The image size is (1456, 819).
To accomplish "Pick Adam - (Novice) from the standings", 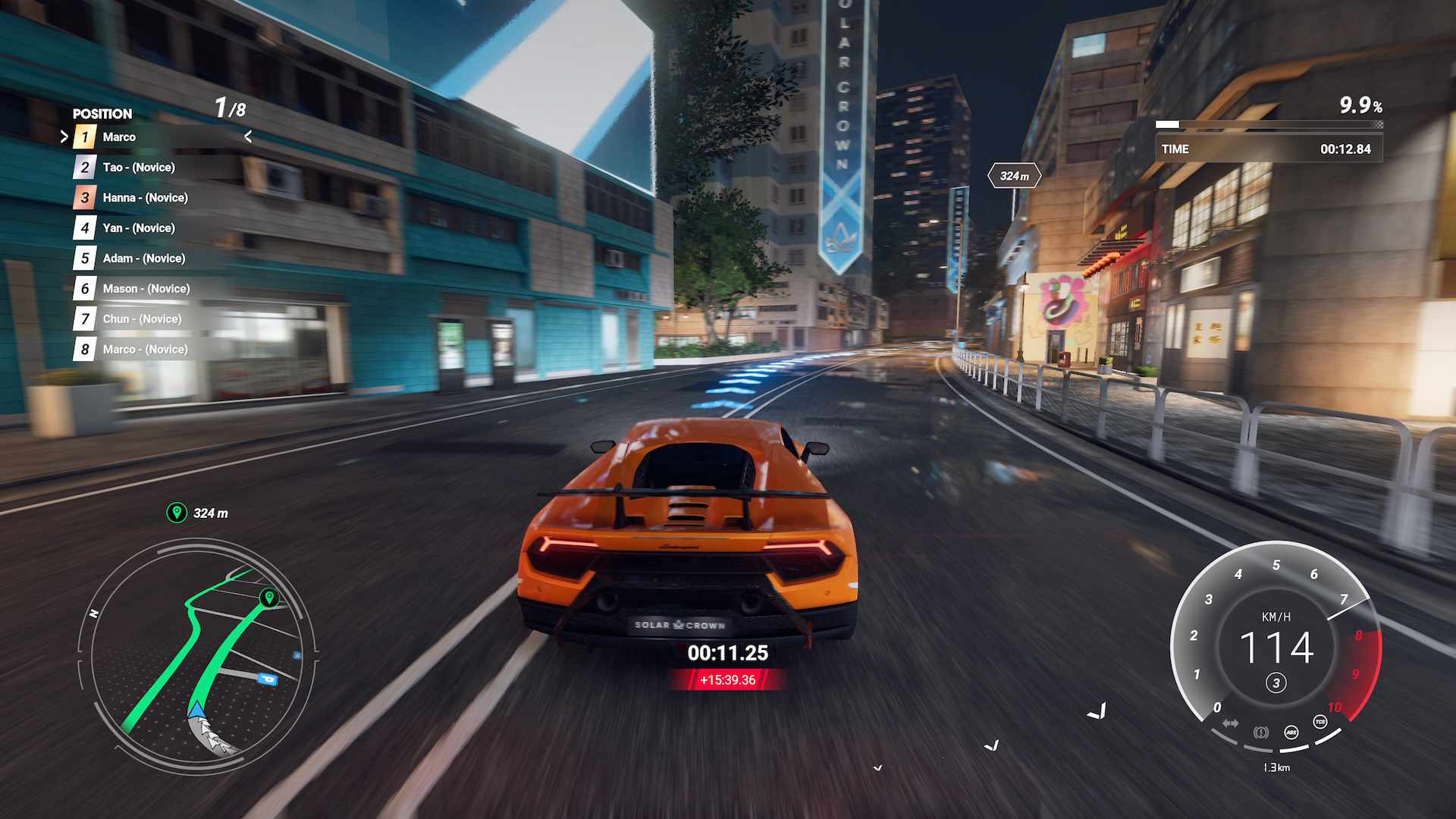I will pos(143,259).
